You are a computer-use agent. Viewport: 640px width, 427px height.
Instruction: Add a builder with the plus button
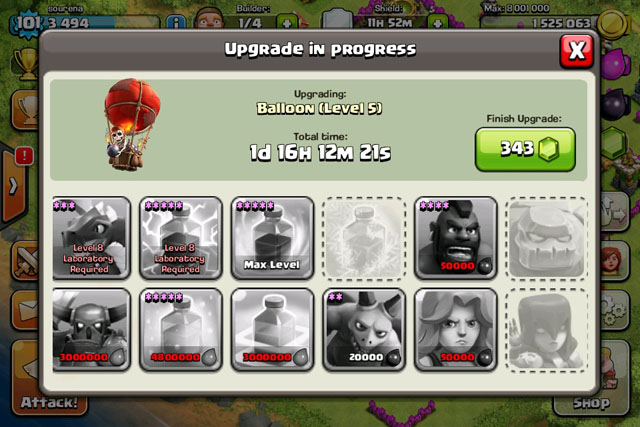tap(287, 22)
